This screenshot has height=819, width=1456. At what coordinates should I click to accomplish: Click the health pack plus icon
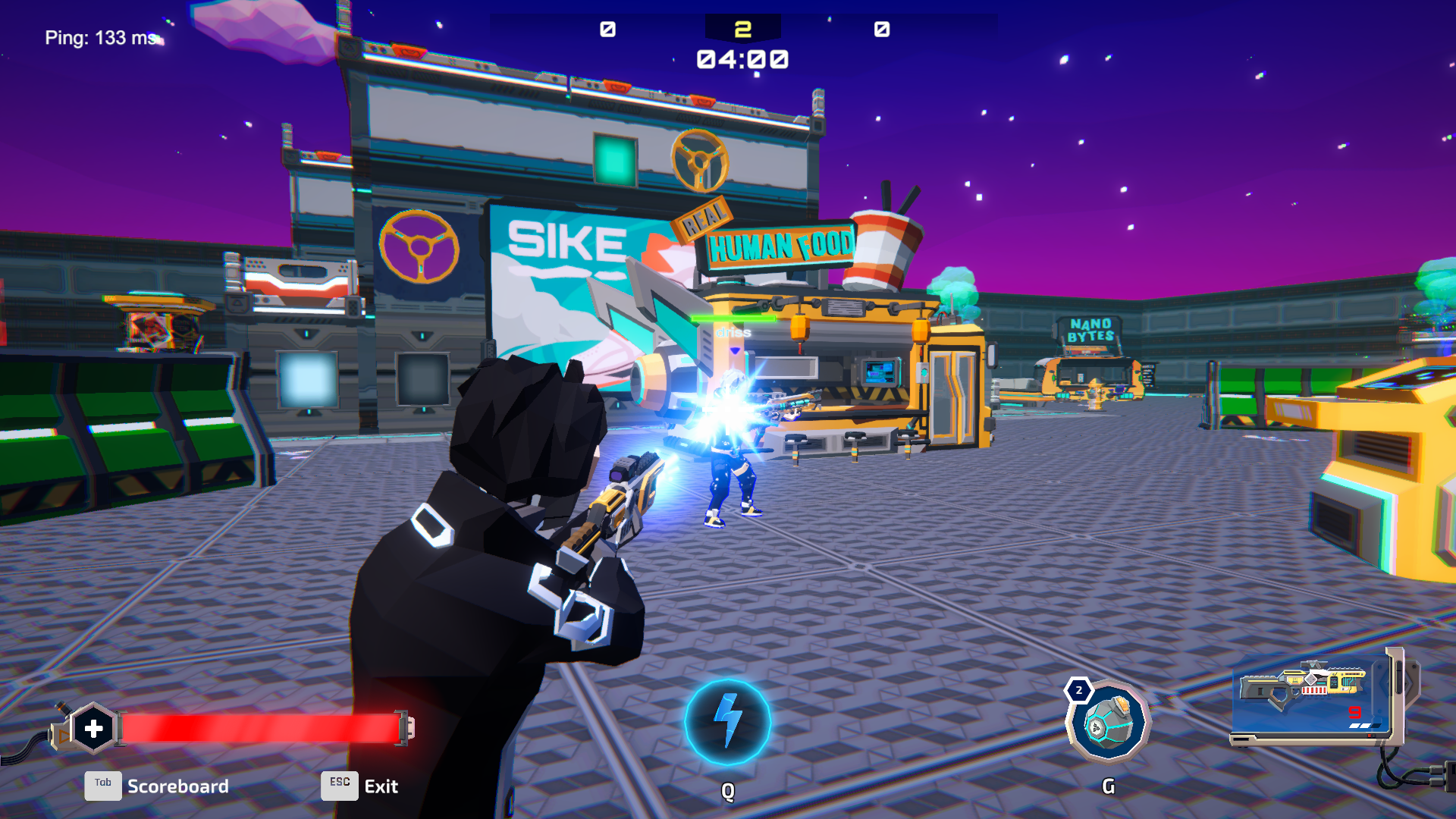point(93,726)
